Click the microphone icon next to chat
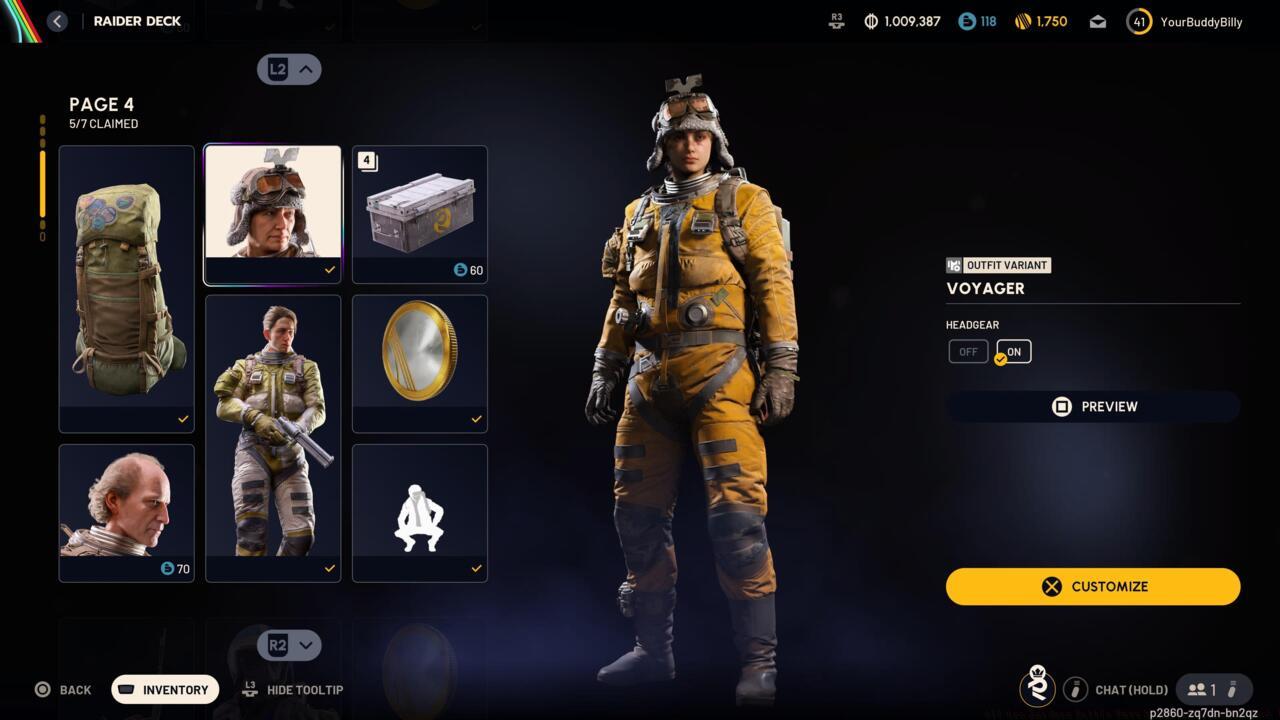Image resolution: width=1280 pixels, height=720 pixels. 1075,689
